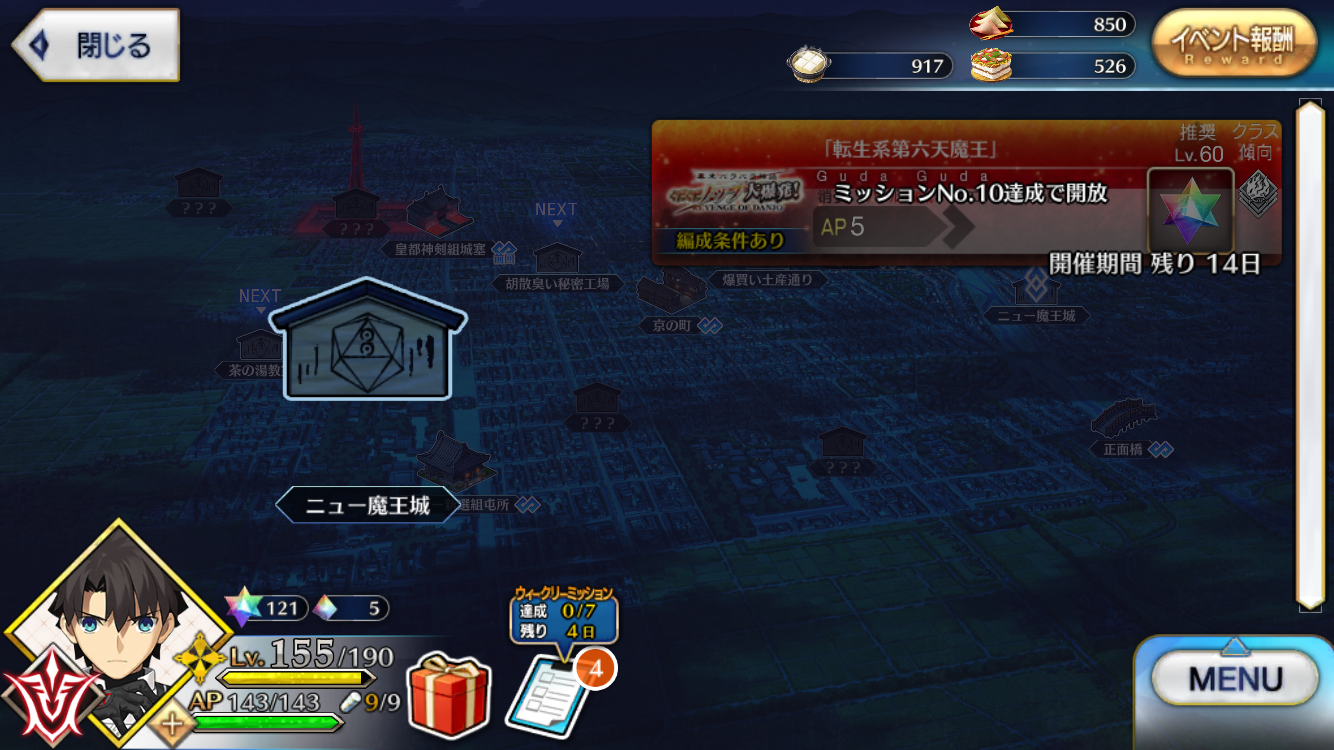Open the red gift box present icon
The image size is (1334, 750).
448,692
